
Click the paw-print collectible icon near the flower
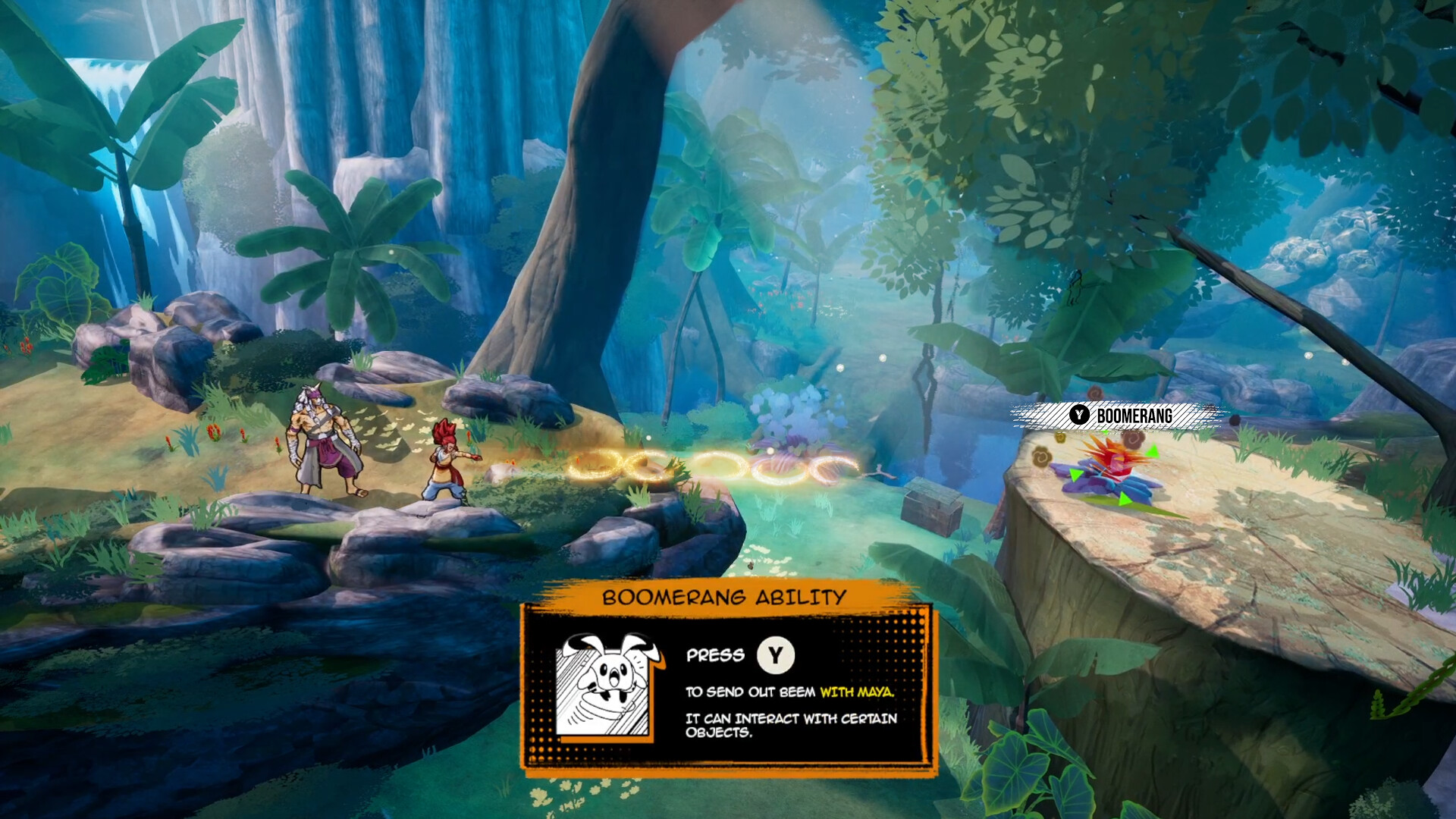1040,456
